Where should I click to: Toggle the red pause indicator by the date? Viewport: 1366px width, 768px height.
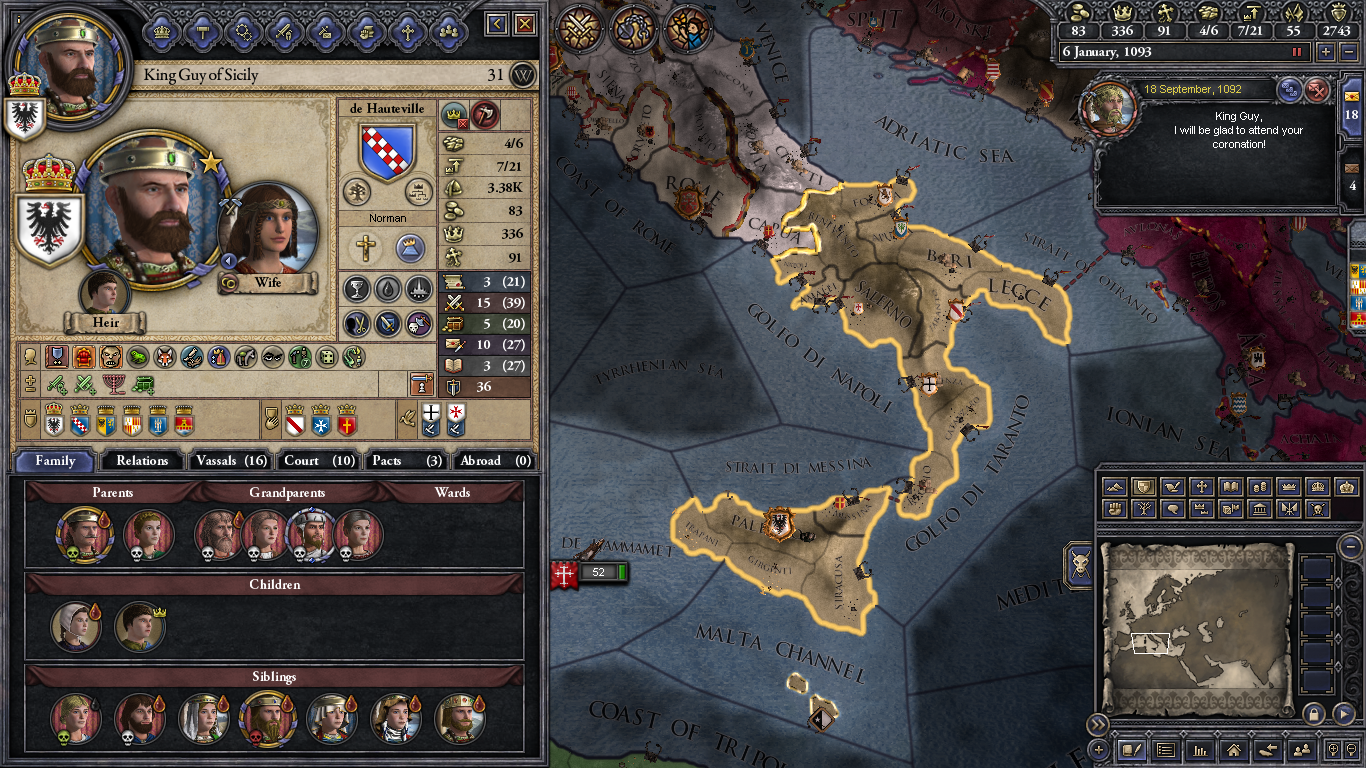click(1298, 52)
